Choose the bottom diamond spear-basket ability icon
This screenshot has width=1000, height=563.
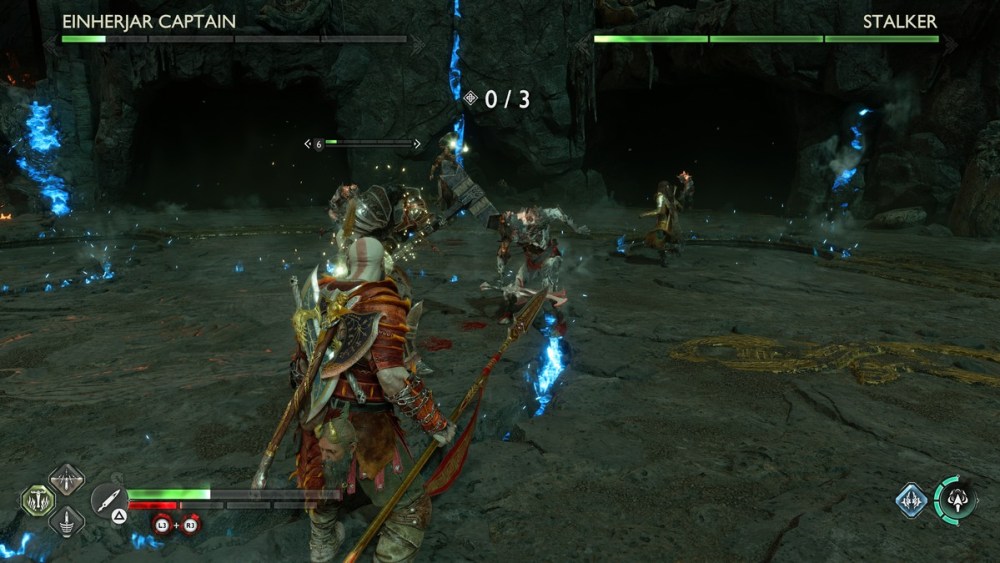[66, 521]
